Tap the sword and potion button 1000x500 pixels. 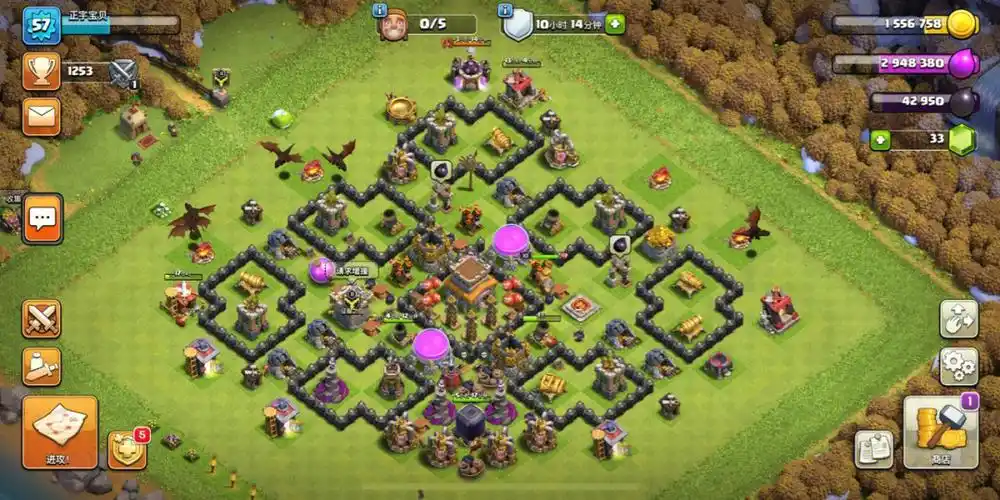(x=41, y=366)
